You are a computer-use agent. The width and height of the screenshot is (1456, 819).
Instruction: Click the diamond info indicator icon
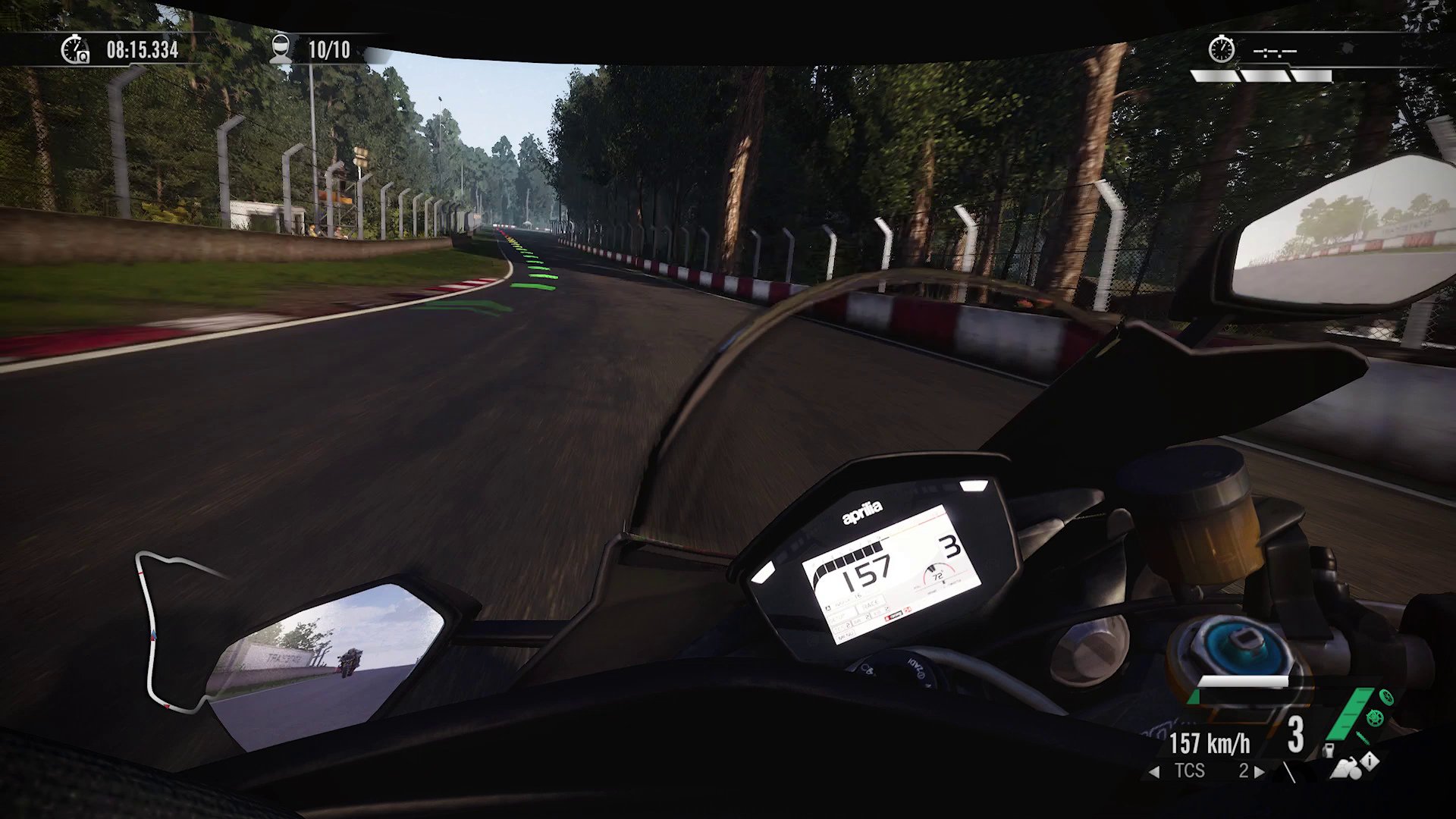(1370, 761)
